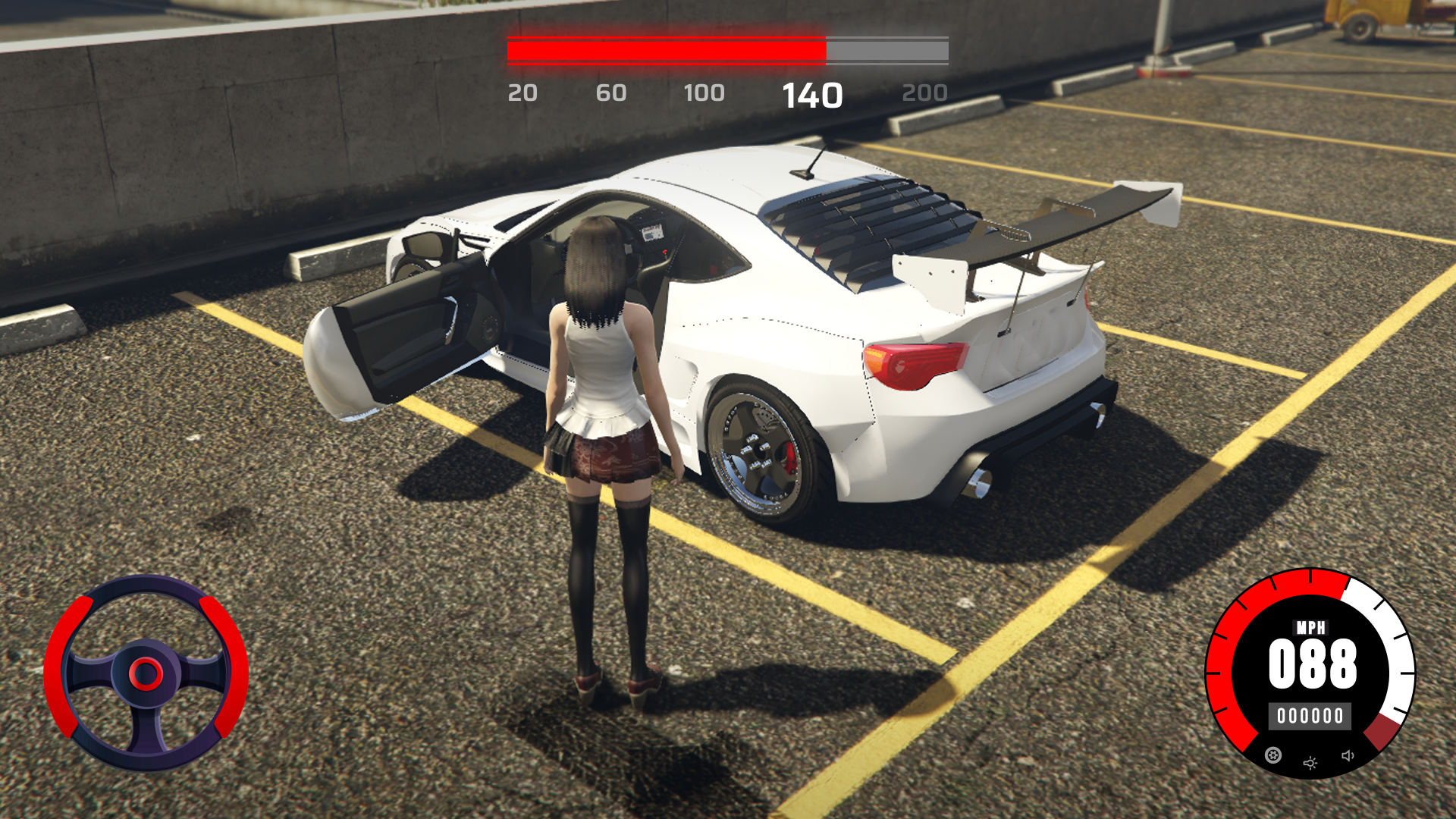Switch sound off with the volume toggle
Viewport: 1456px width, 819px height.
coord(1348,755)
